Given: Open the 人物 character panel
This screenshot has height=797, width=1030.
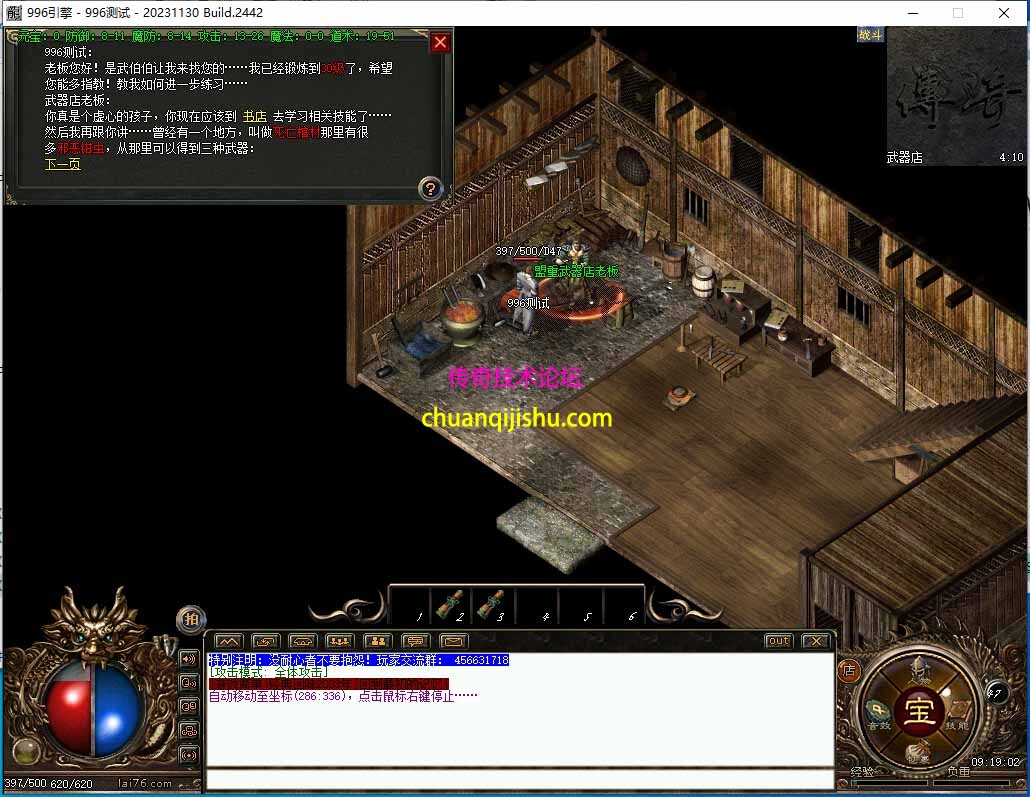Looking at the screenshot, I should point(918,674).
